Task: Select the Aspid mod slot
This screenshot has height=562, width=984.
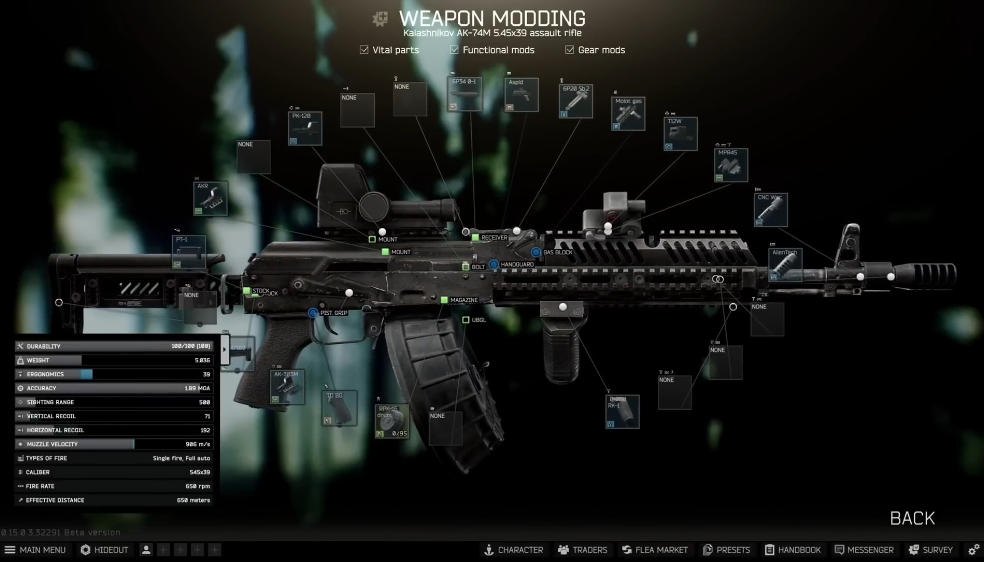Action: [521, 95]
